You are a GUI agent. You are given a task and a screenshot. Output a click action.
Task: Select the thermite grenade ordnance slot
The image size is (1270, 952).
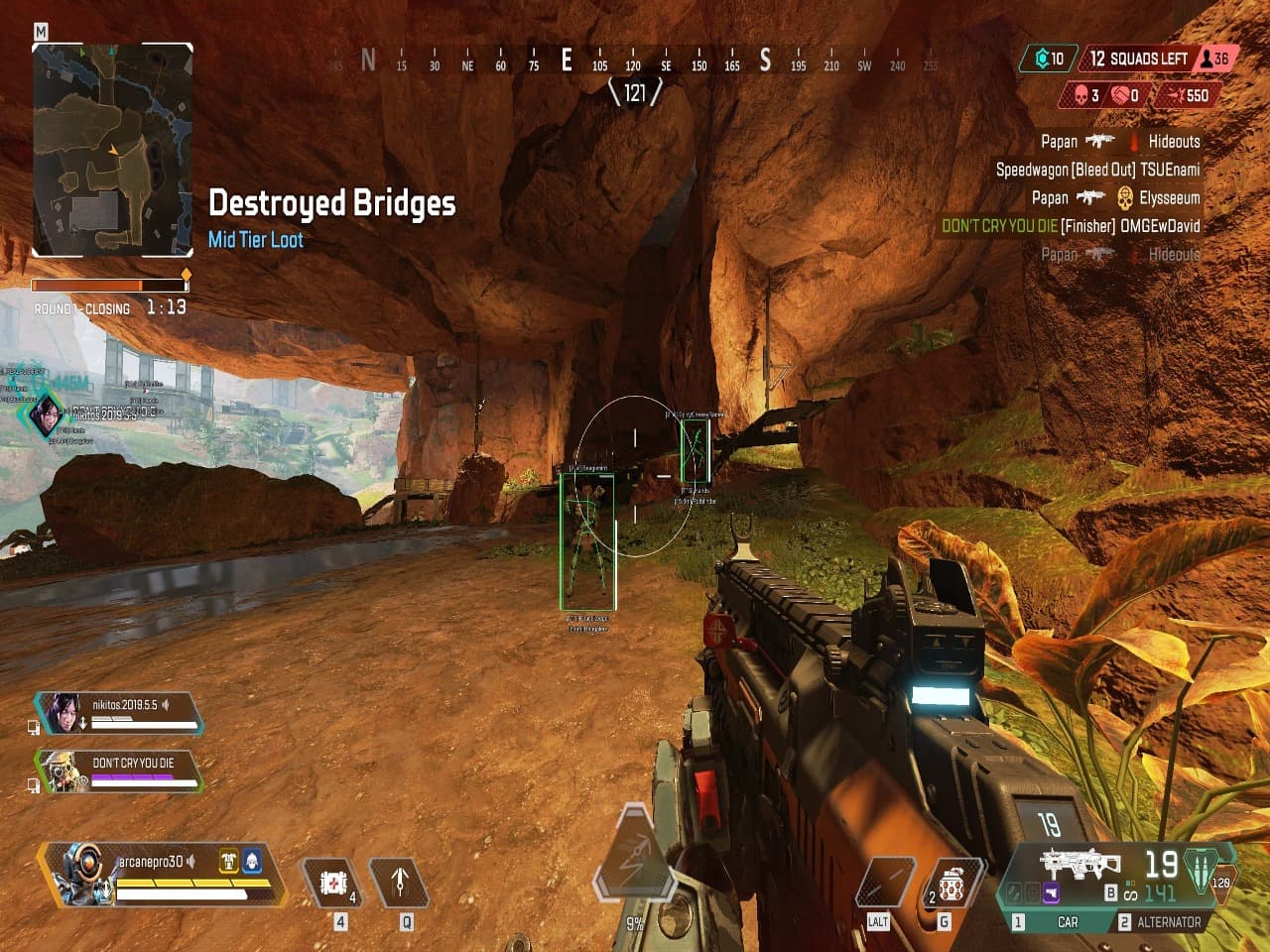(951, 883)
